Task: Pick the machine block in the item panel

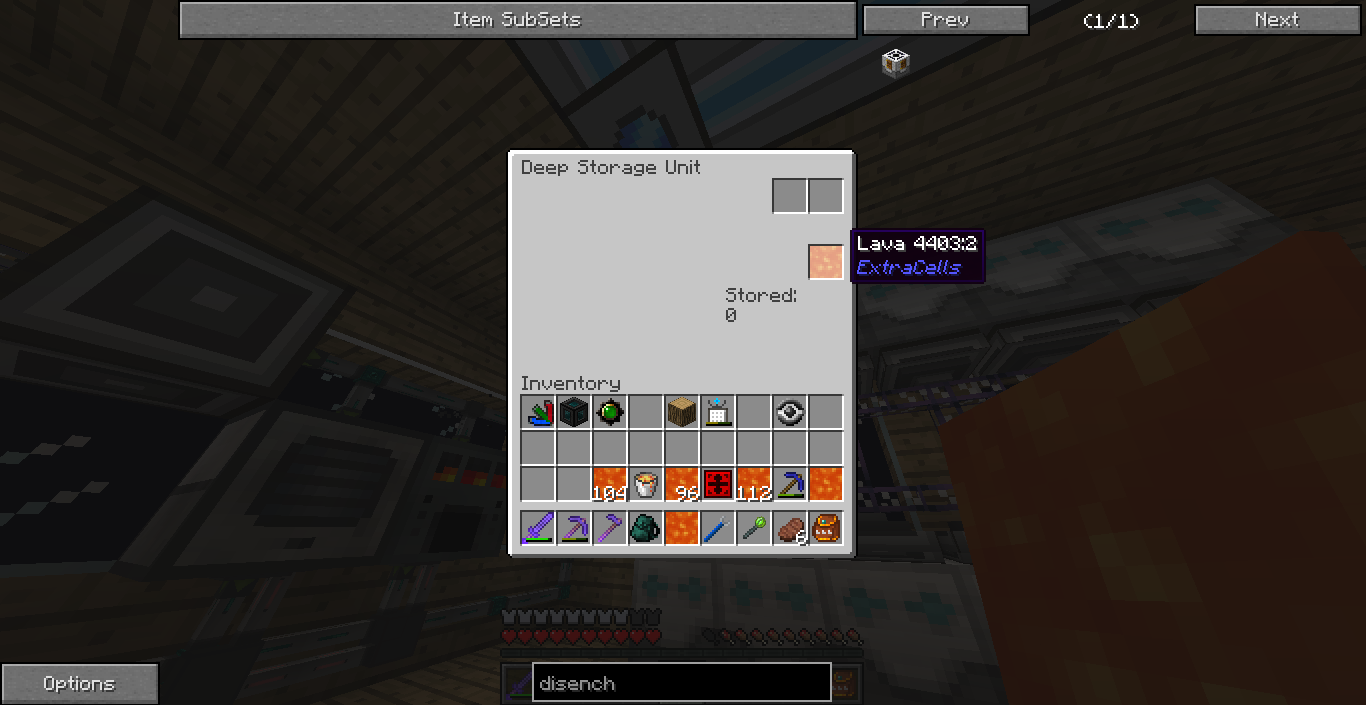Action: point(895,63)
